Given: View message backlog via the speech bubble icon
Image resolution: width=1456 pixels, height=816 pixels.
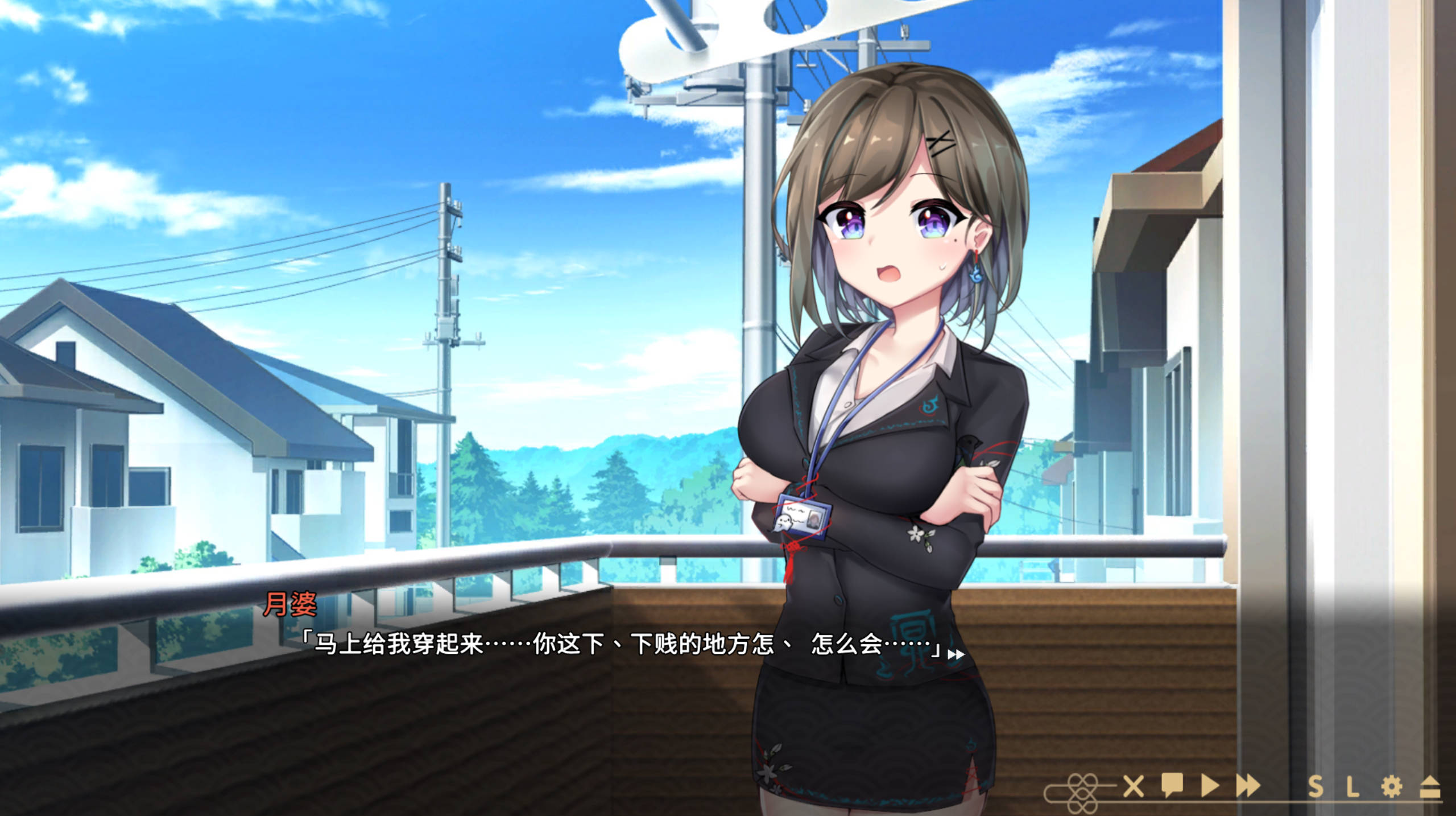Looking at the screenshot, I should (1172, 786).
